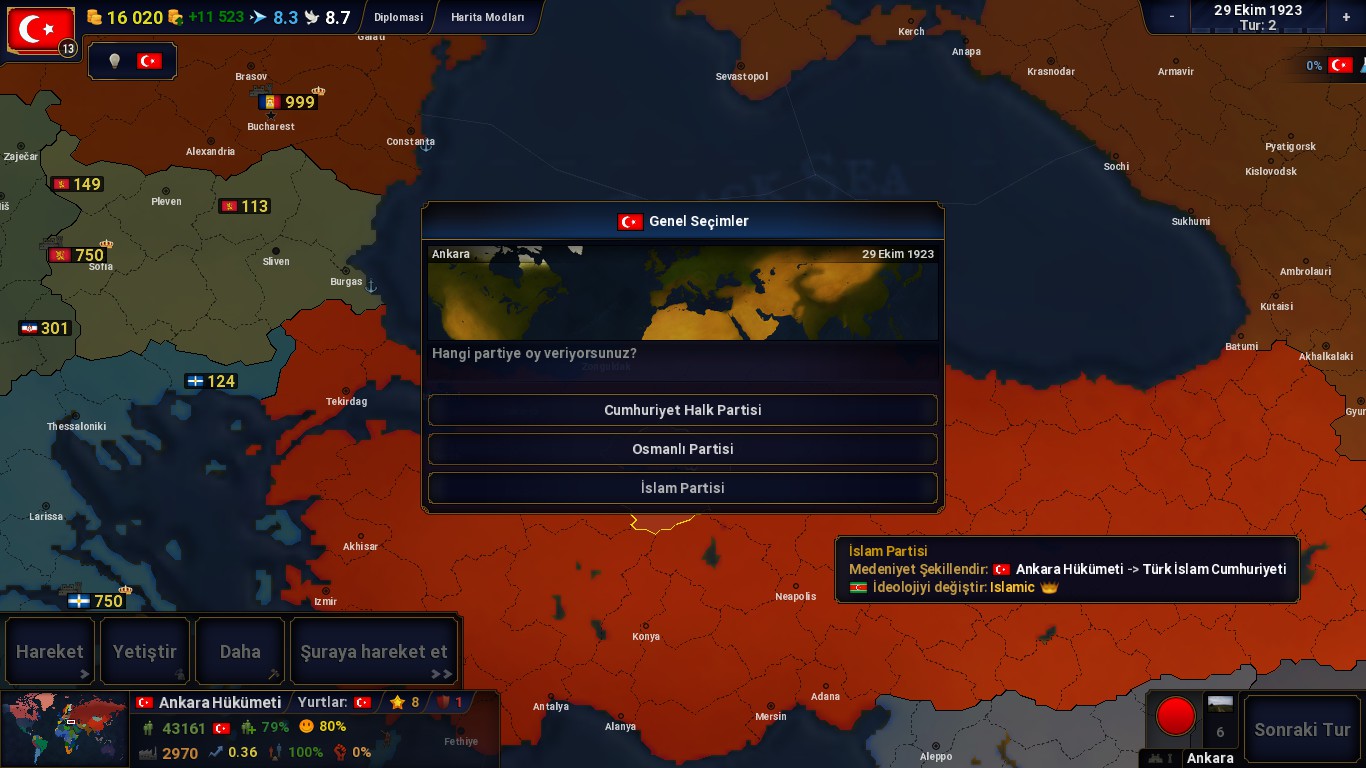Open the Ankara Hükümeti civilization info
The height and width of the screenshot is (768, 1366).
coord(220,702)
